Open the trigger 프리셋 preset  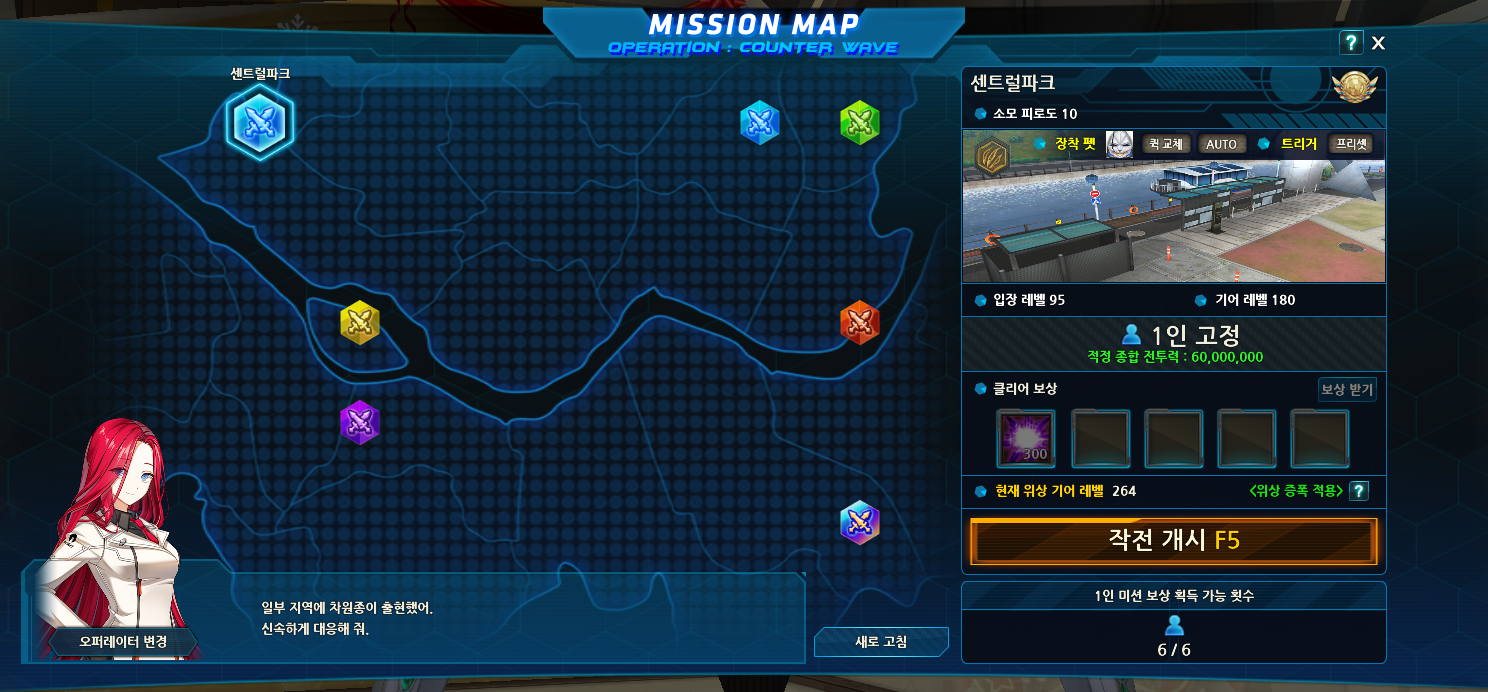pyautogui.click(x=1350, y=144)
